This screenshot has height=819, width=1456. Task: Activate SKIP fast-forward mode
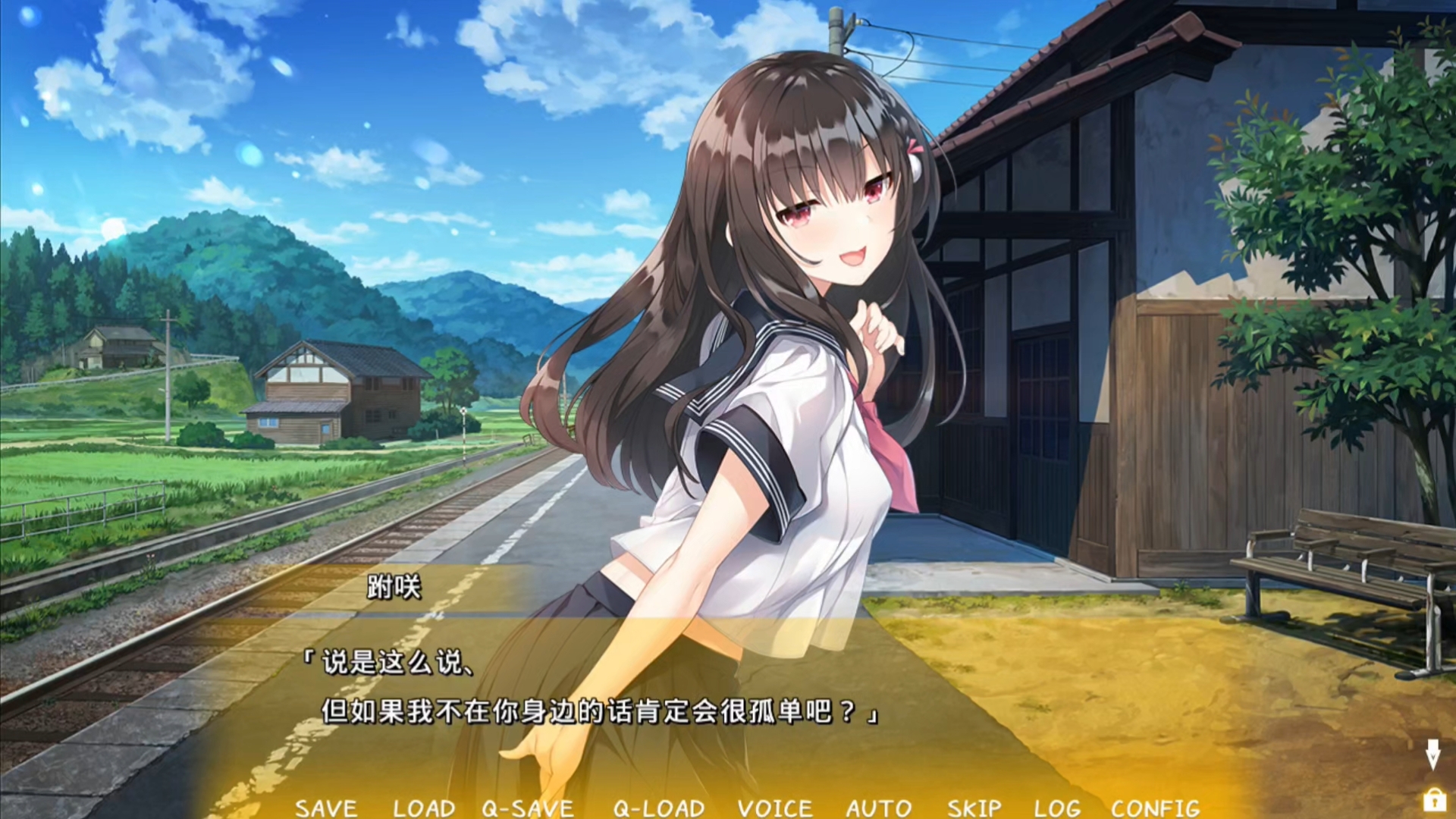pyautogui.click(x=973, y=808)
